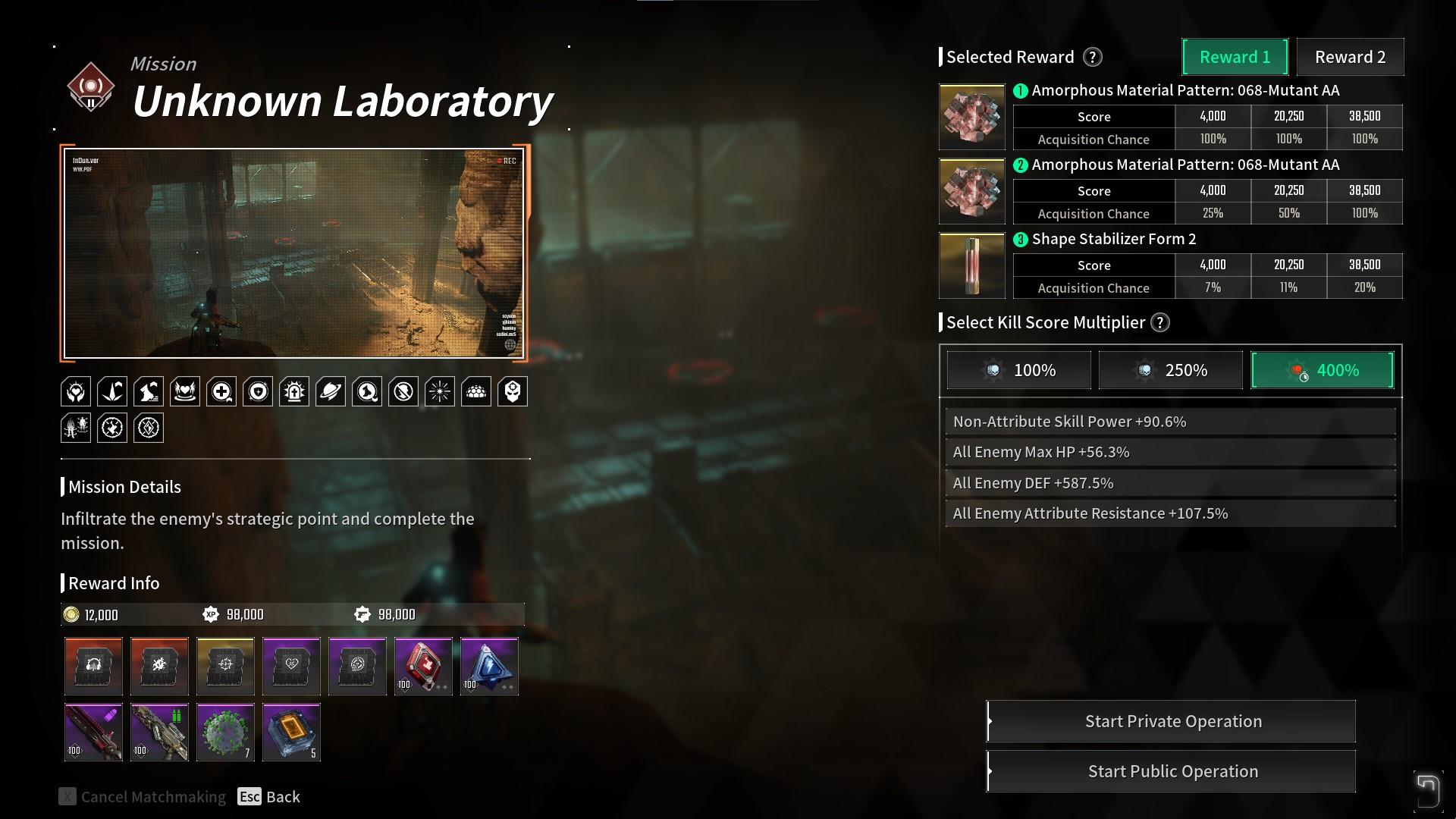Open the mission preview thumbnail
Screen dimensions: 1456x819
[293, 253]
